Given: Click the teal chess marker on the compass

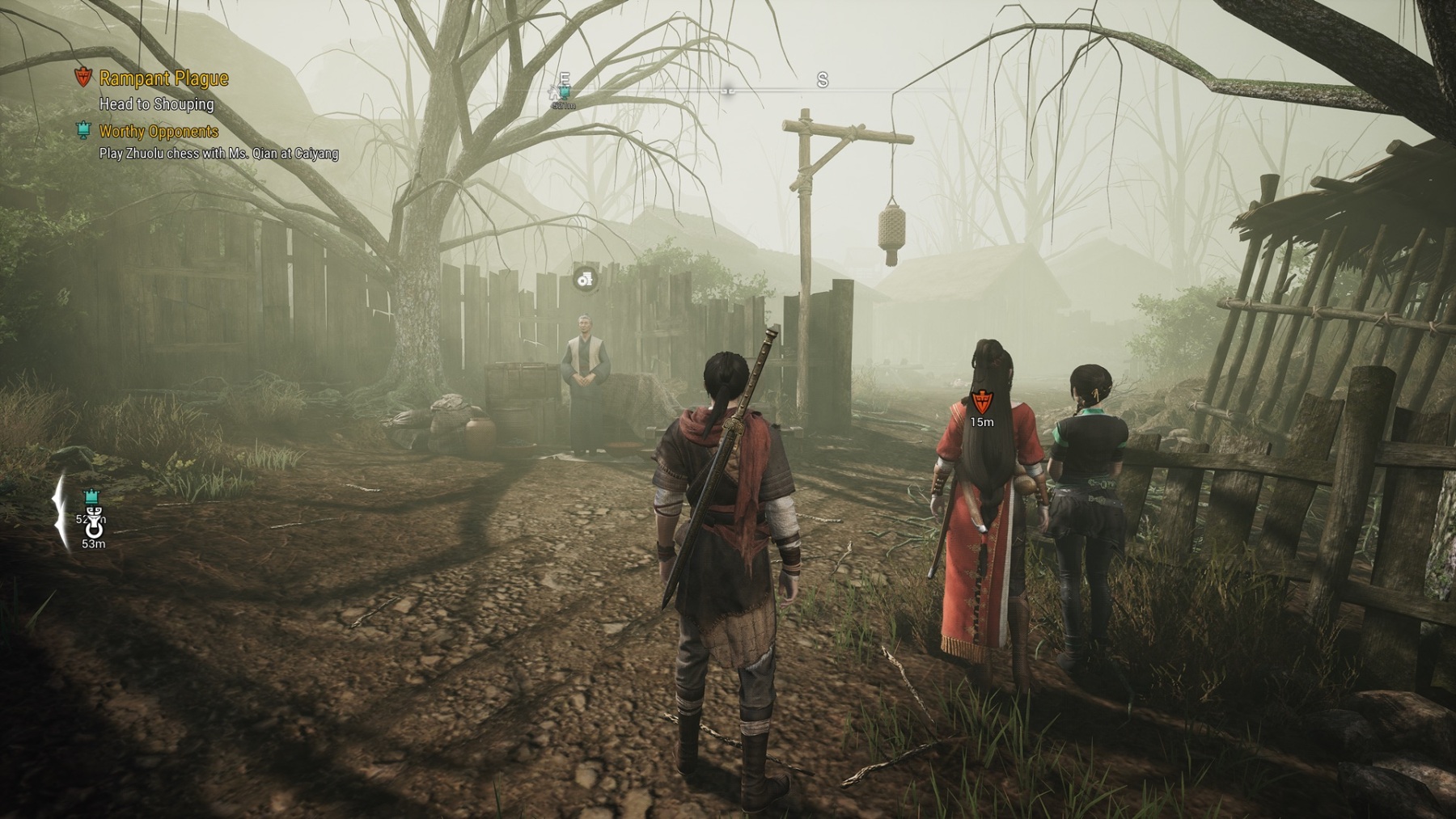Looking at the screenshot, I should [565, 93].
